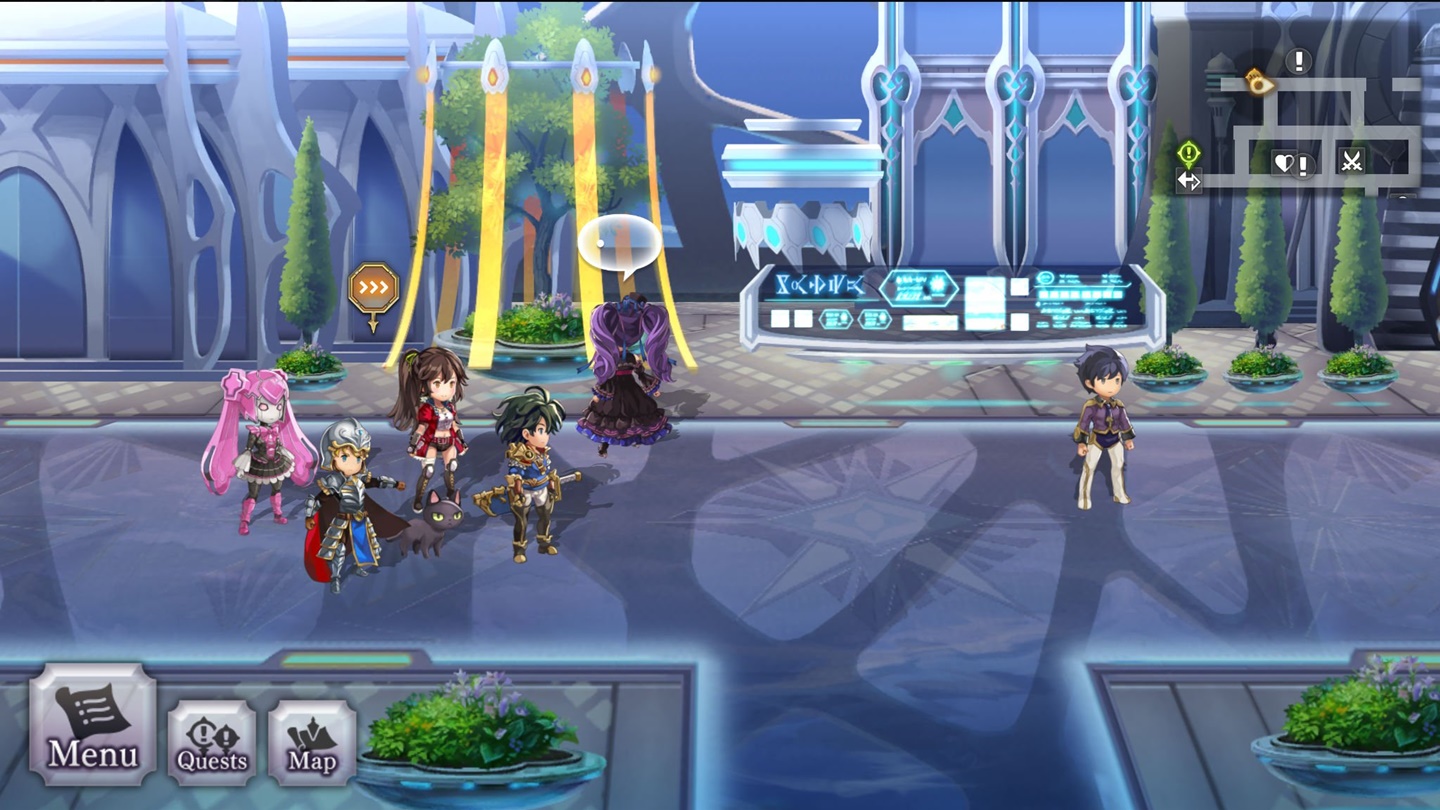Select the crossed swords minimap marker
The height and width of the screenshot is (810, 1440).
coord(1352,160)
